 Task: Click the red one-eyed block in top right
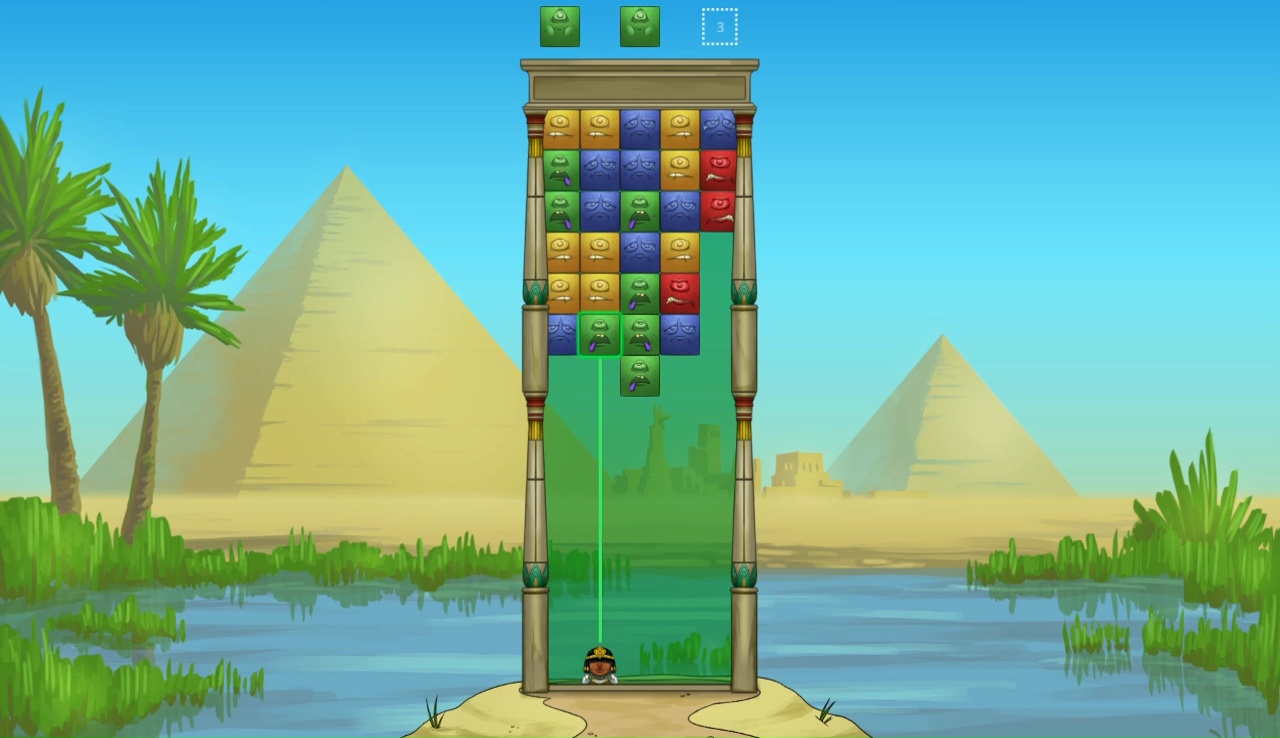[x=720, y=167]
